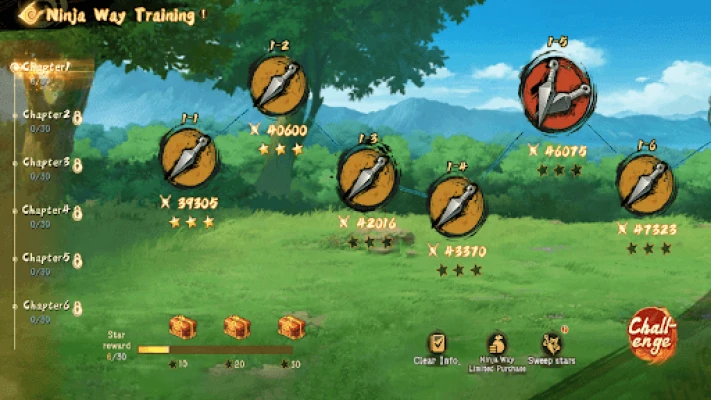Select stage 1-1 kunai node

tap(188, 157)
